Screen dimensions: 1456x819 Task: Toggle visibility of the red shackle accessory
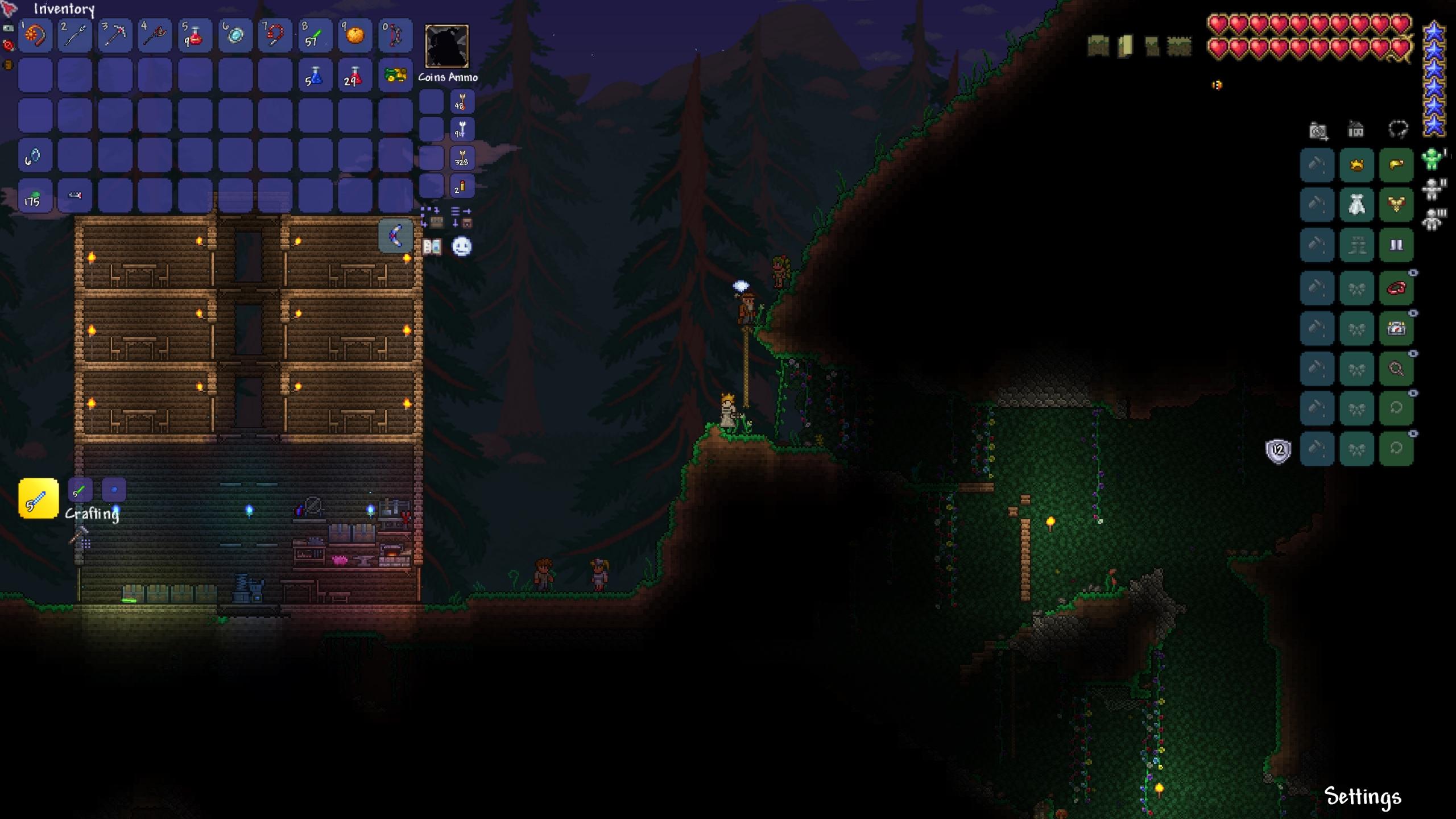[1413, 274]
